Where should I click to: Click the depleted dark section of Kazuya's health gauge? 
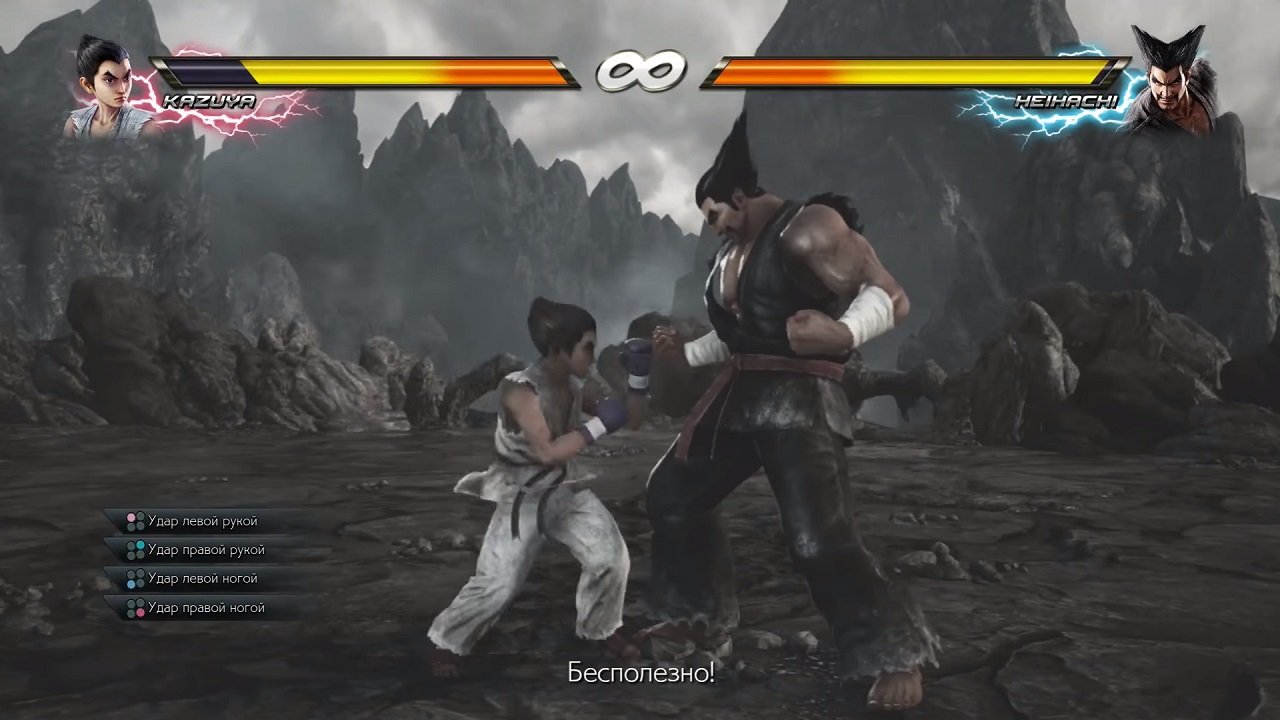click(x=210, y=70)
